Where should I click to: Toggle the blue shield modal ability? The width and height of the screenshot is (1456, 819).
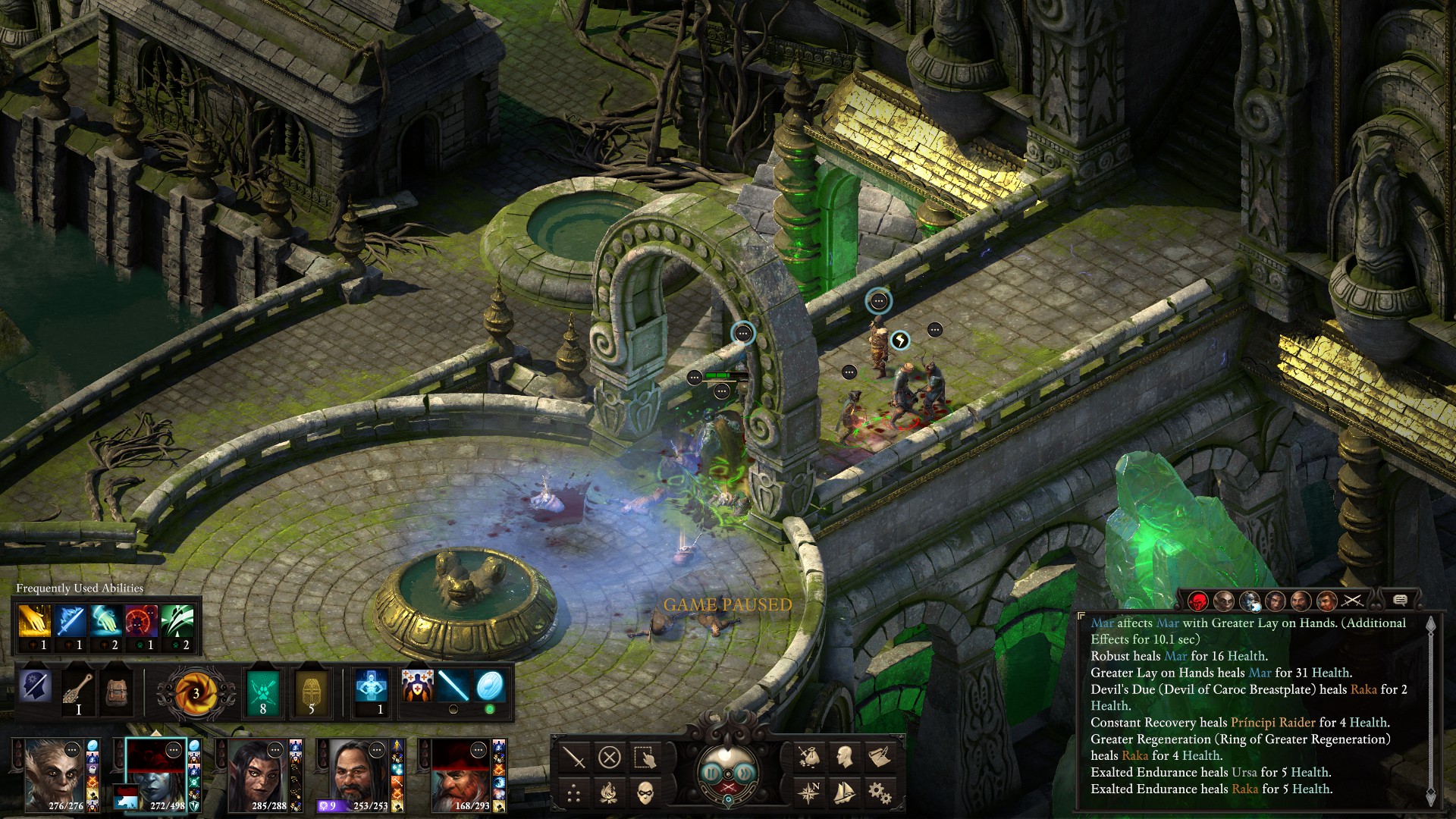click(x=489, y=686)
